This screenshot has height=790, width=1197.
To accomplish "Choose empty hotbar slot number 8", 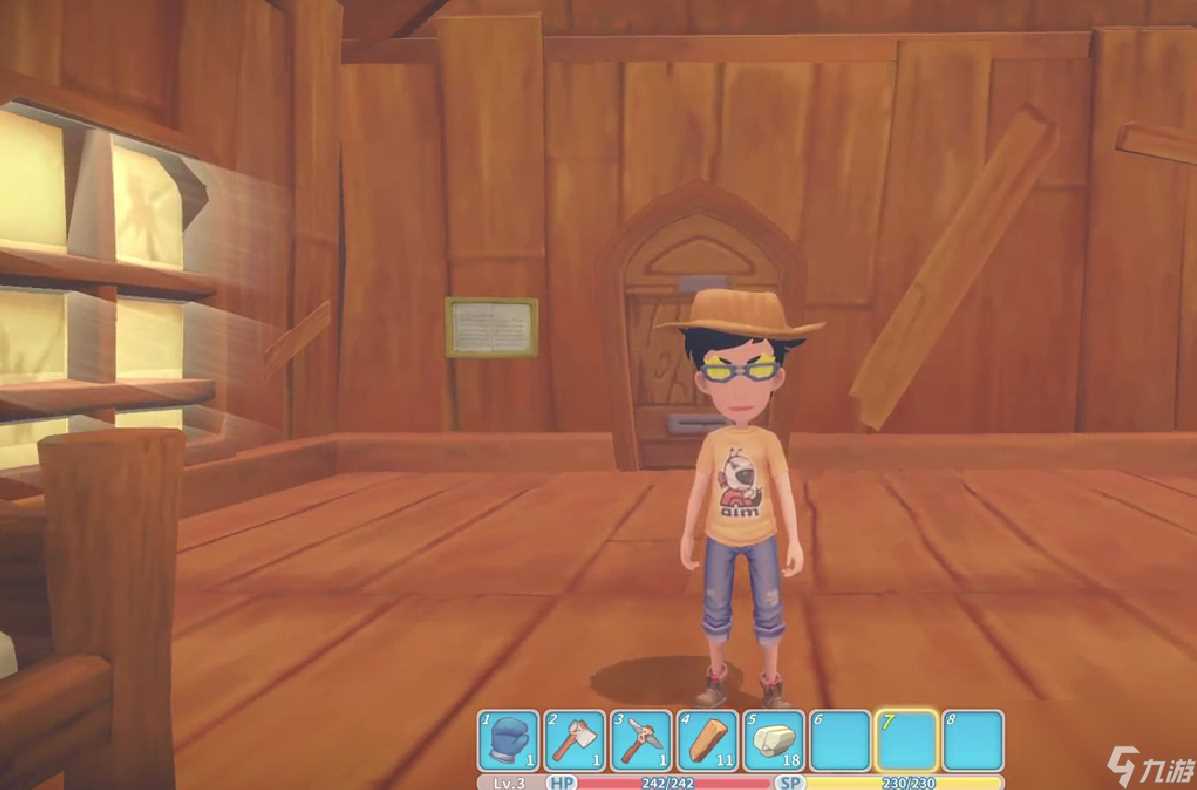I will pyautogui.click(x=973, y=741).
